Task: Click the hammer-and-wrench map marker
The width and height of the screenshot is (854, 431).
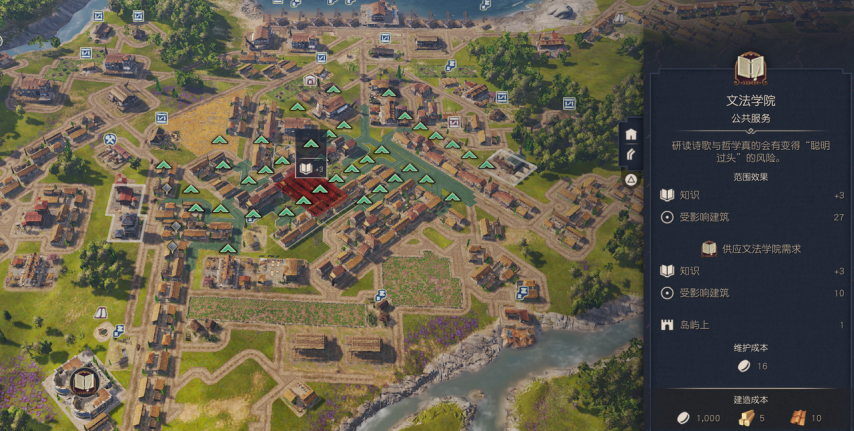Action: click(x=110, y=139)
